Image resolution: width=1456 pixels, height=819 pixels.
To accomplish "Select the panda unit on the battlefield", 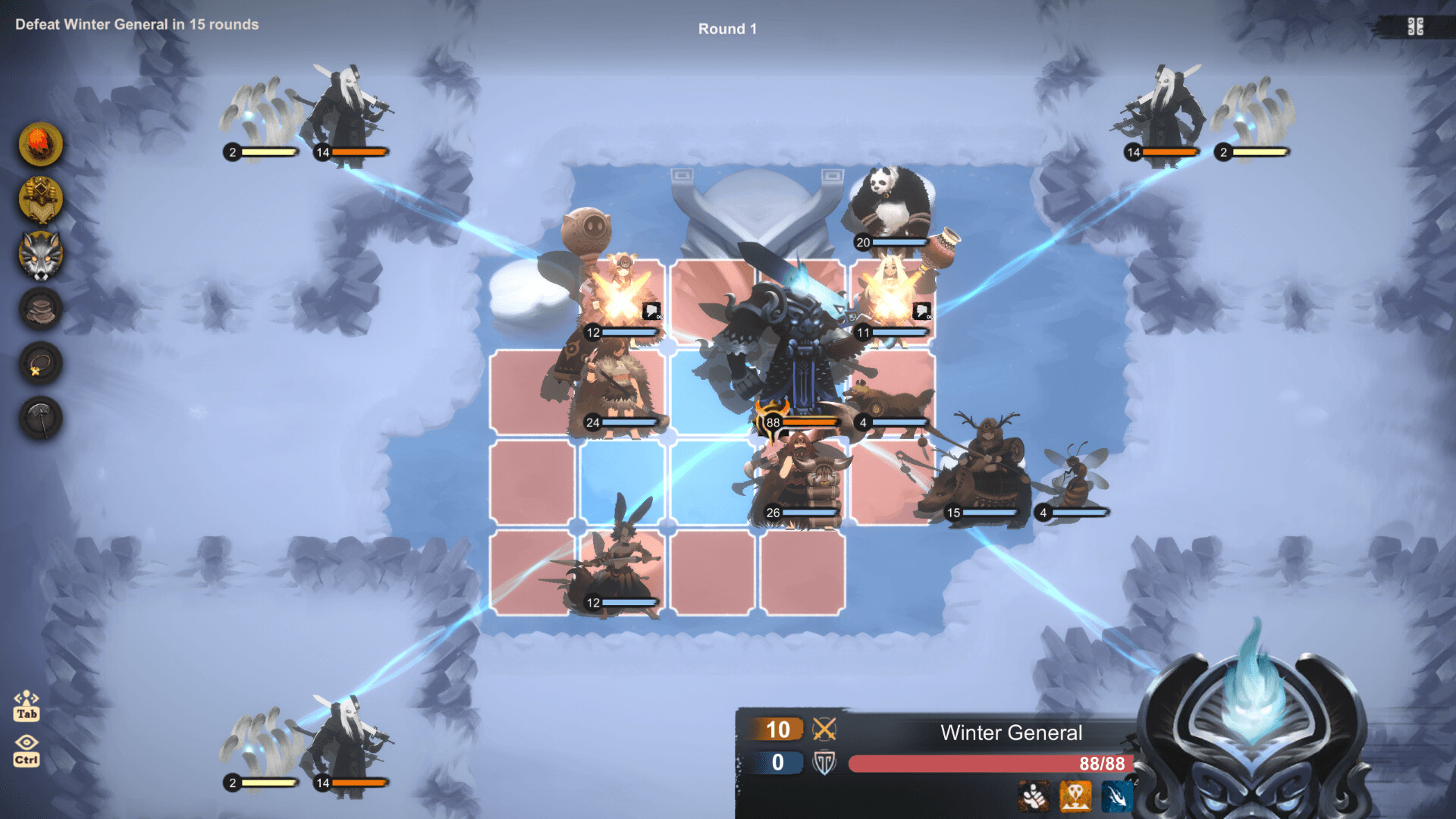I will pyautogui.click(x=891, y=201).
